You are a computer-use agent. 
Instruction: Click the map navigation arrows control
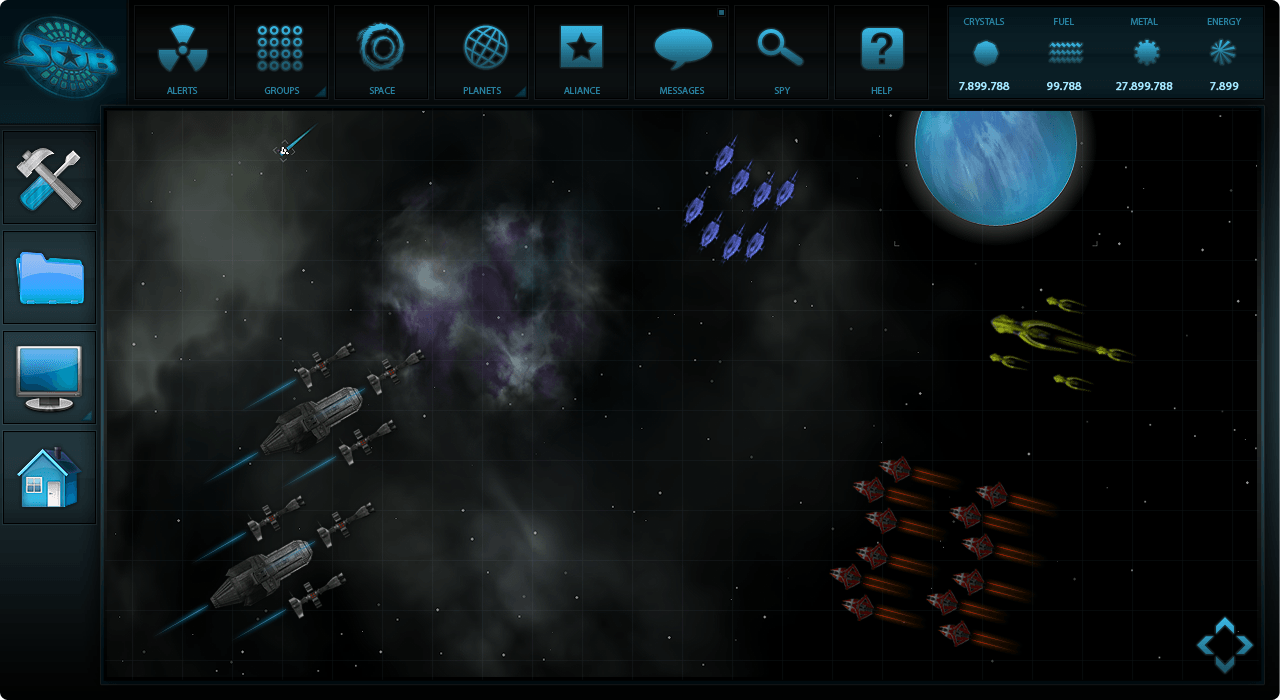point(1224,645)
